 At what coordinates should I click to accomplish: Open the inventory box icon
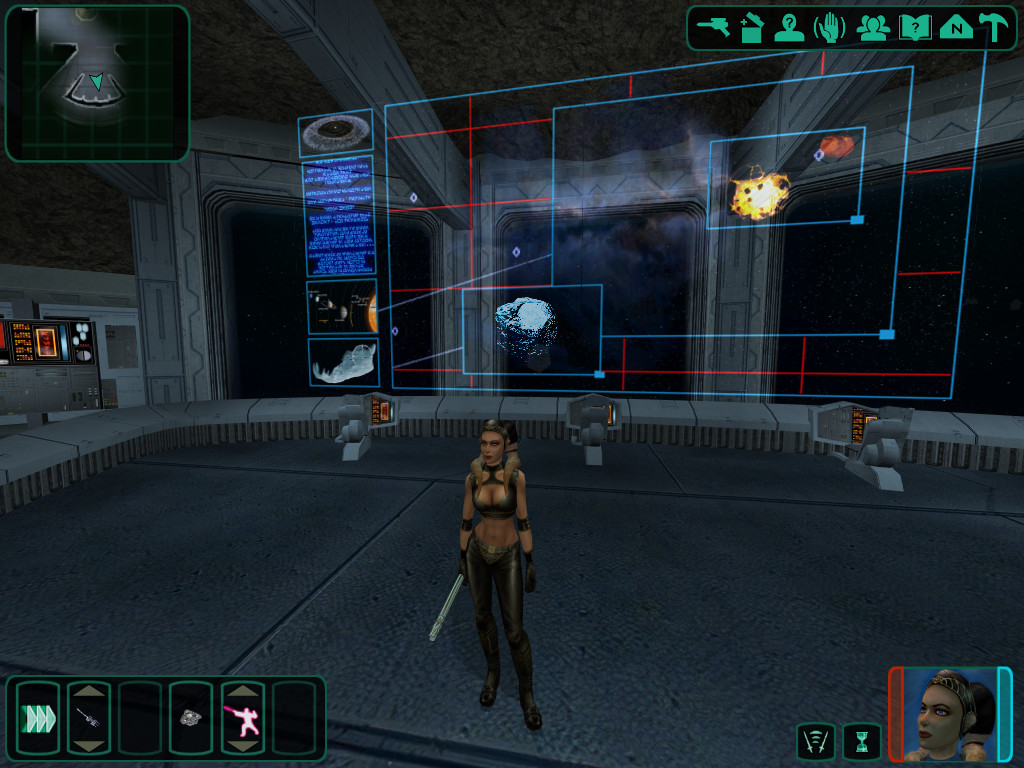(x=751, y=27)
